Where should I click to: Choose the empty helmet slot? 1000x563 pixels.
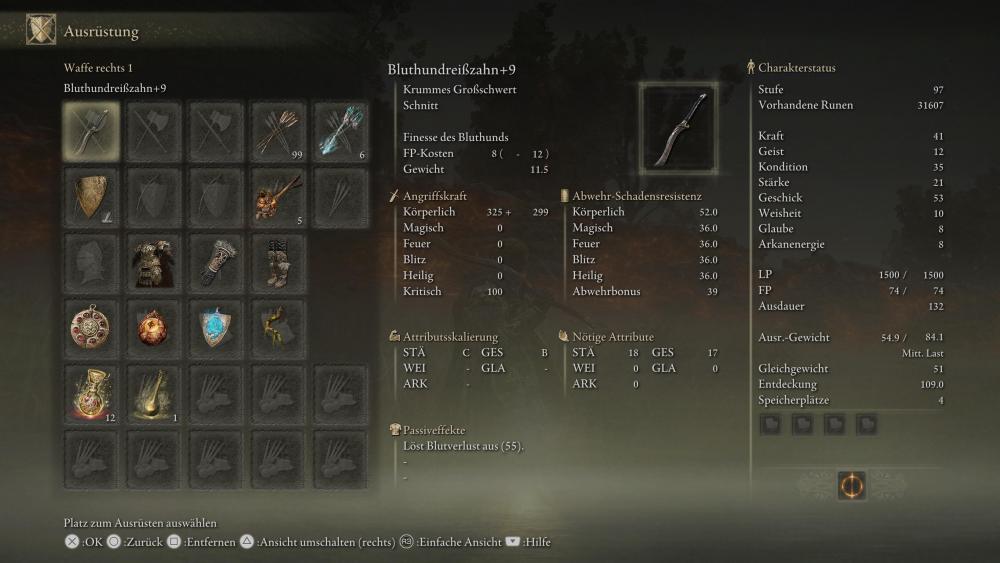pos(91,261)
